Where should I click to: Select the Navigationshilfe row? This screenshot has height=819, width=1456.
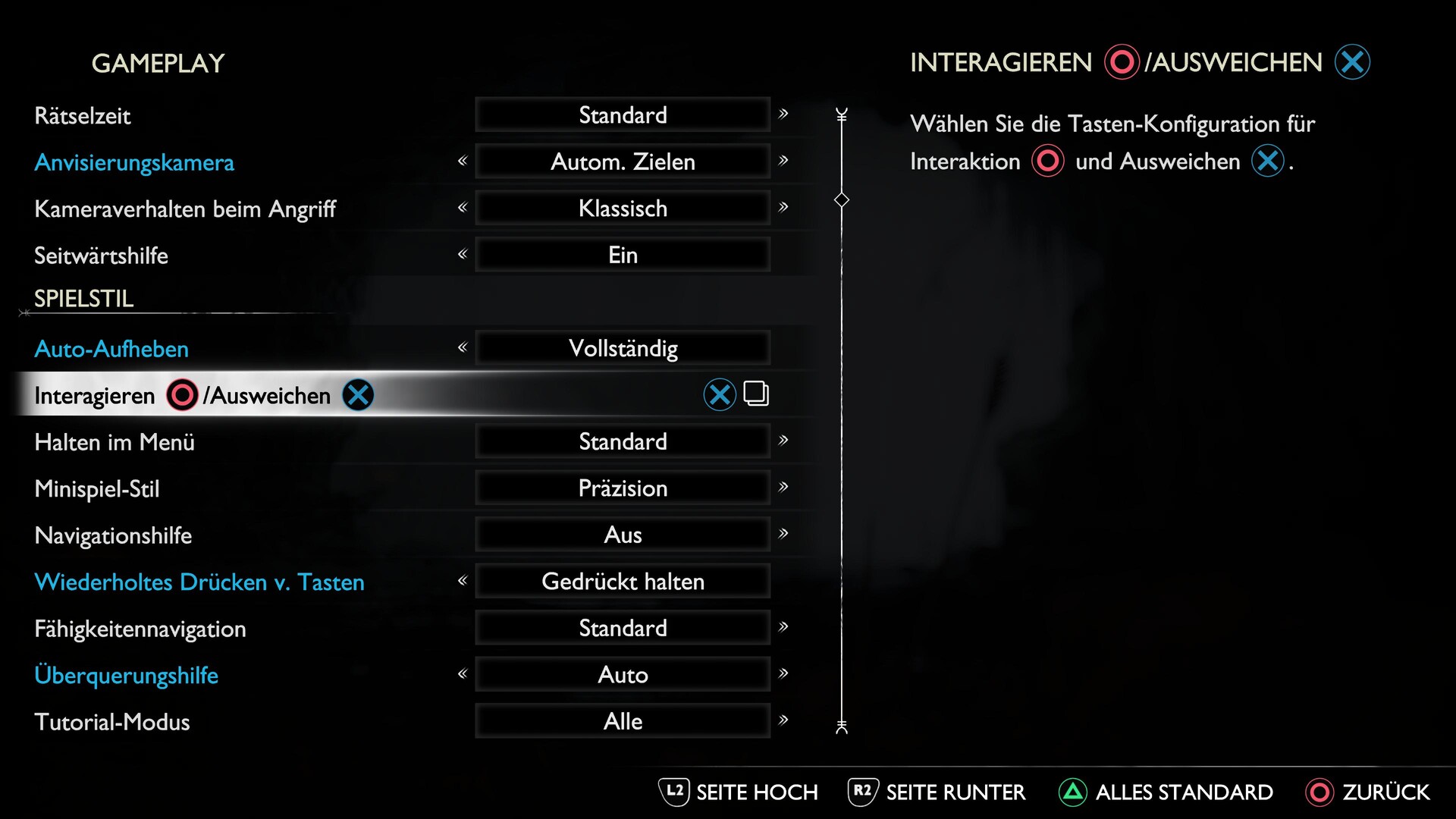[113, 535]
